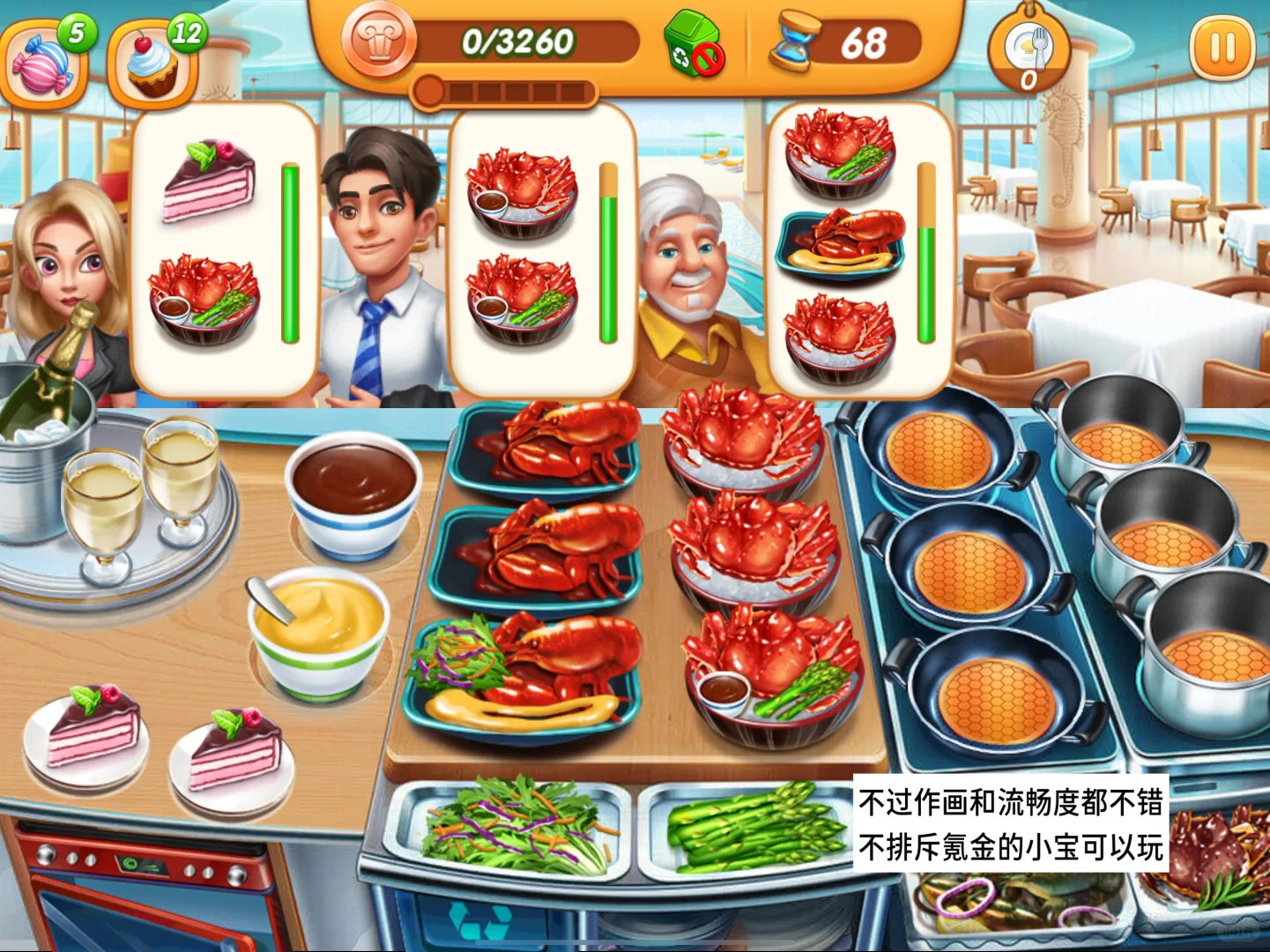Grab asparagus from the ingredient tray

click(x=740, y=829)
